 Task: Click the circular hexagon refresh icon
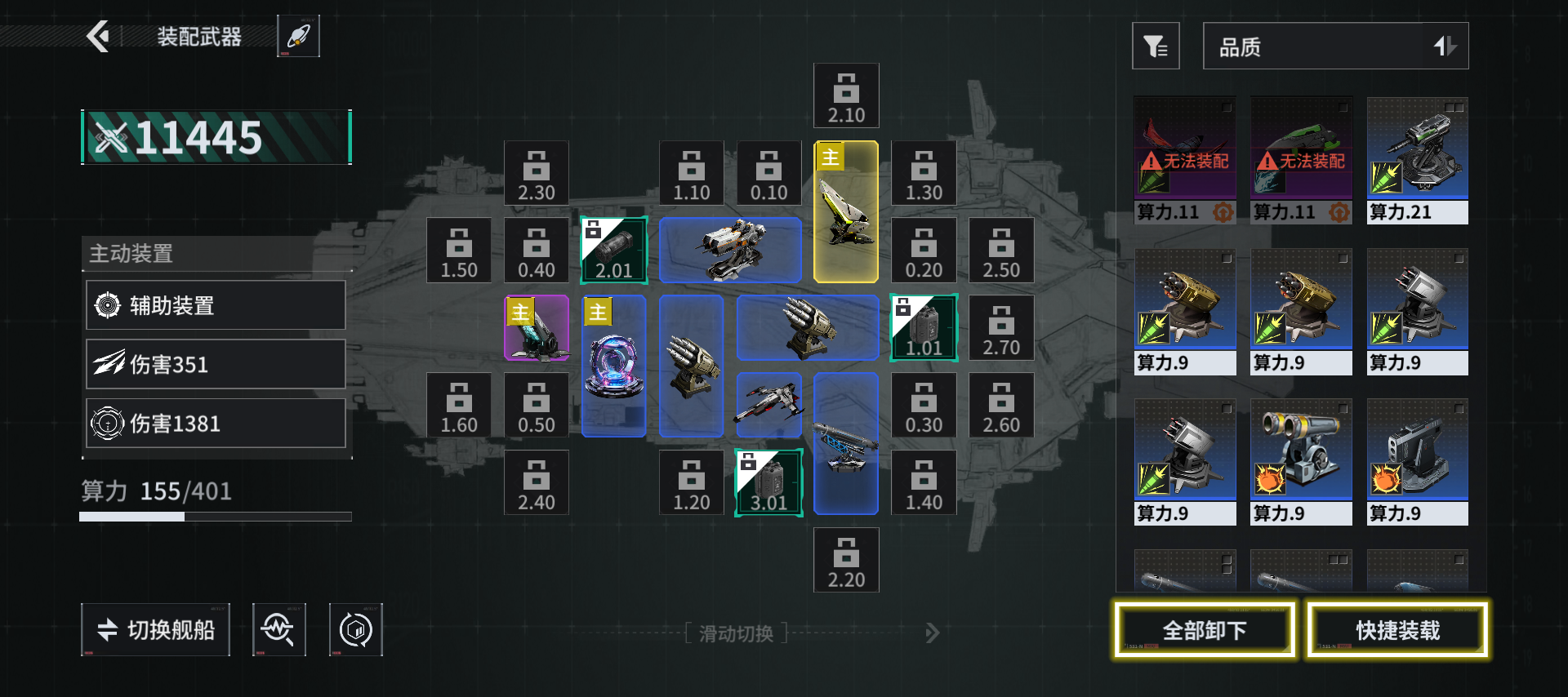pos(355,629)
